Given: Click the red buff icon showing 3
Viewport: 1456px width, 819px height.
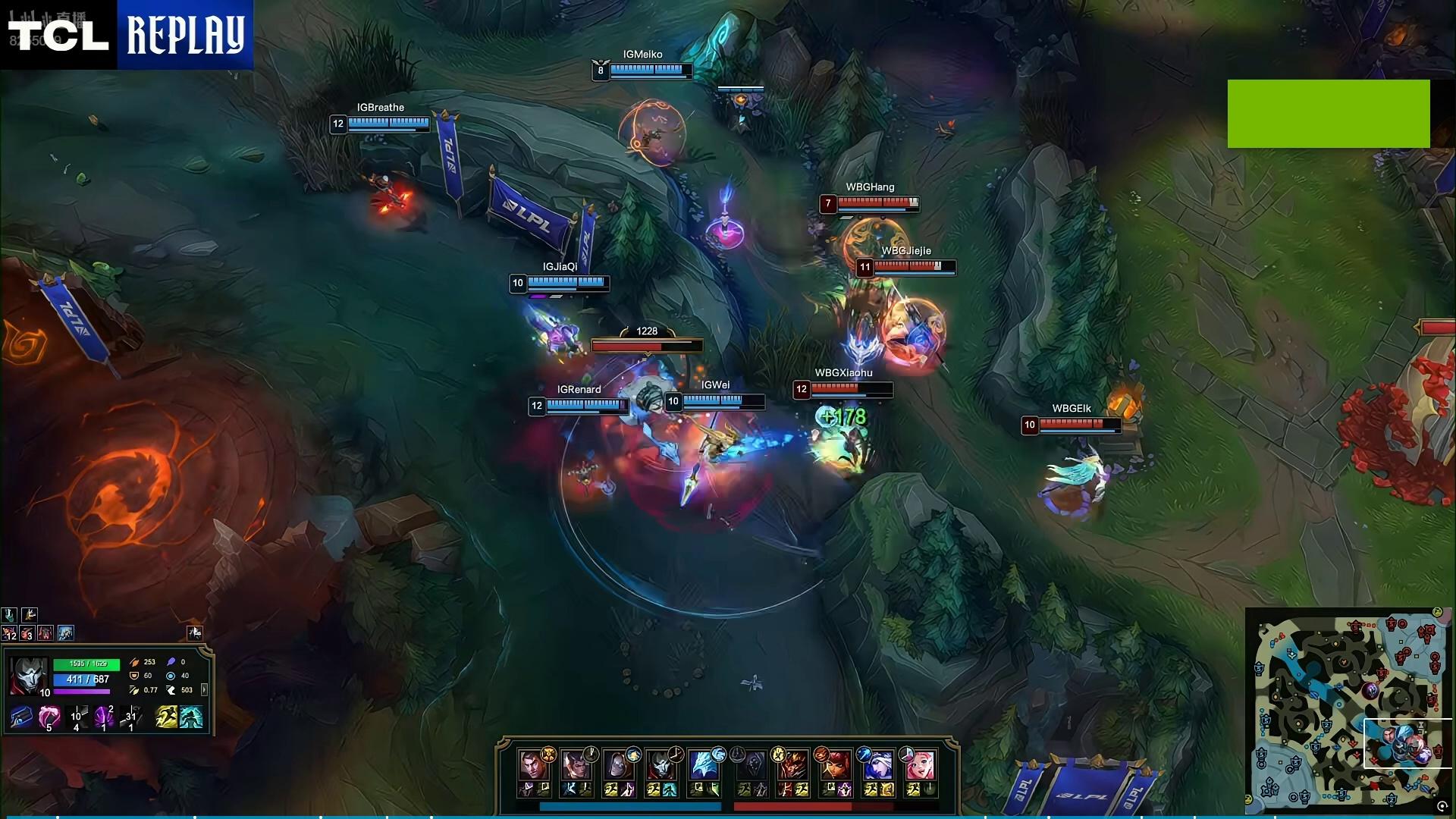Looking at the screenshot, I should point(27,632).
